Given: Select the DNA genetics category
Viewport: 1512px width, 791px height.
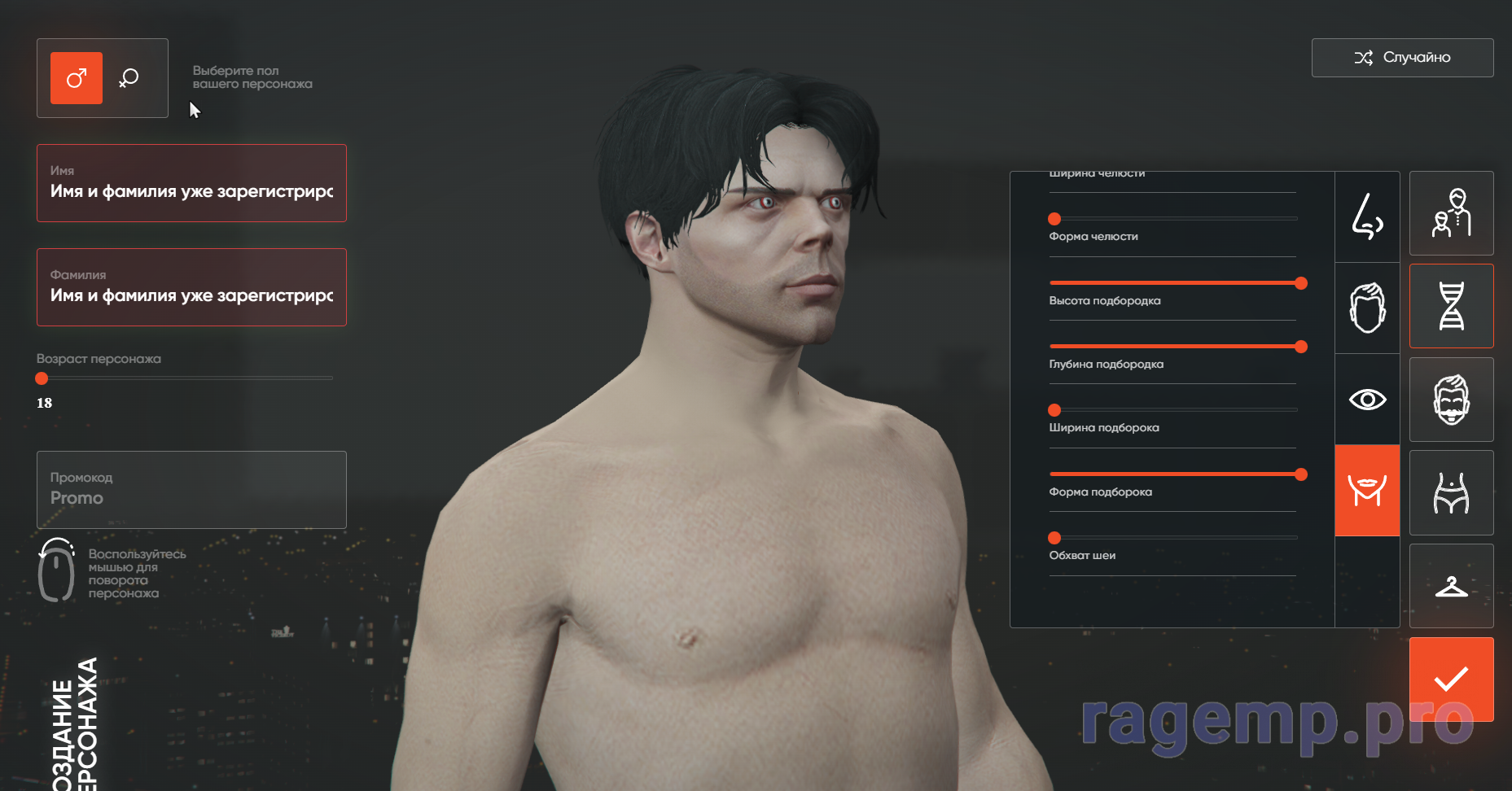Looking at the screenshot, I should coord(1451,306).
